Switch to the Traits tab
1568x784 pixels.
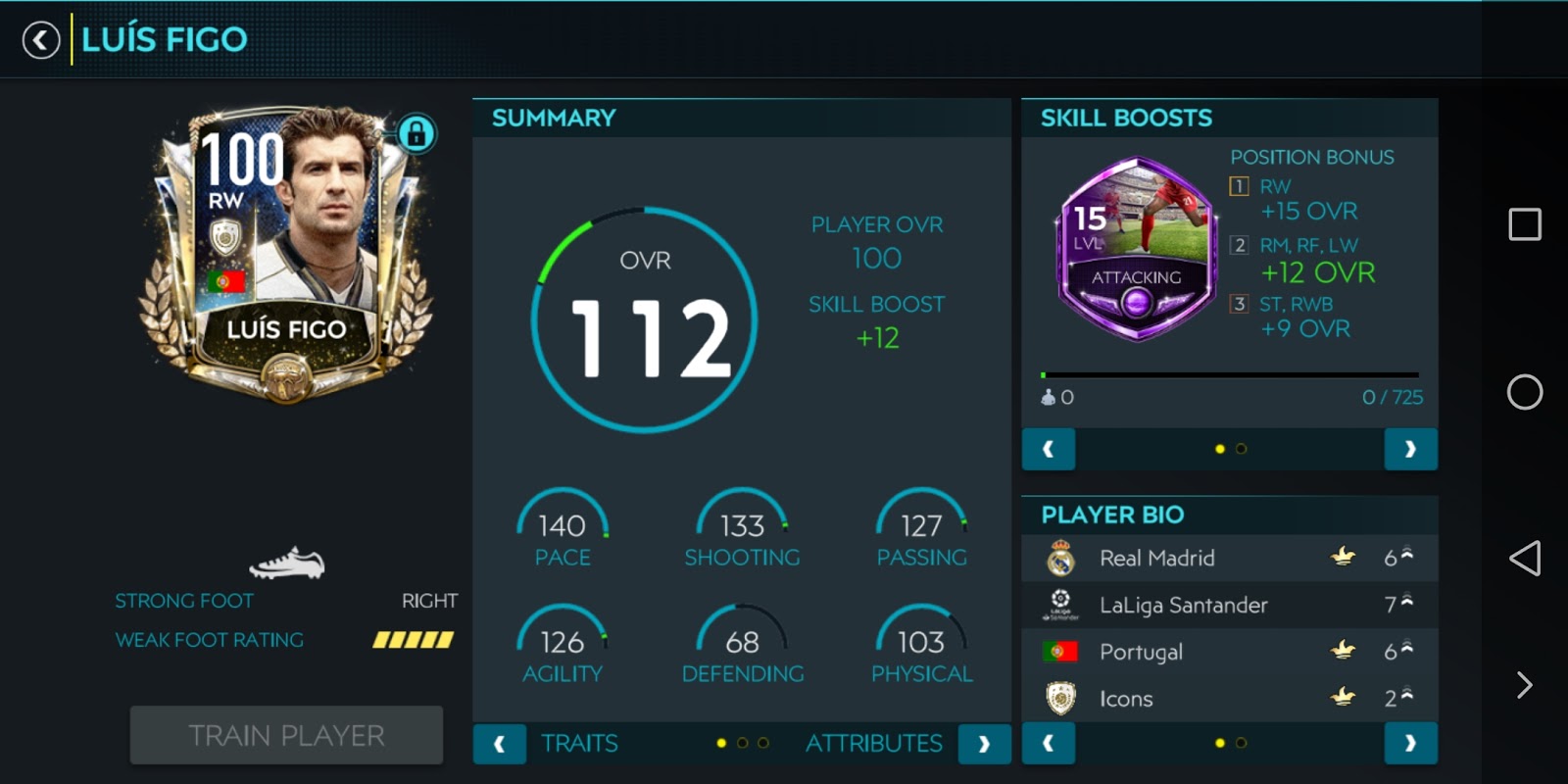click(578, 743)
